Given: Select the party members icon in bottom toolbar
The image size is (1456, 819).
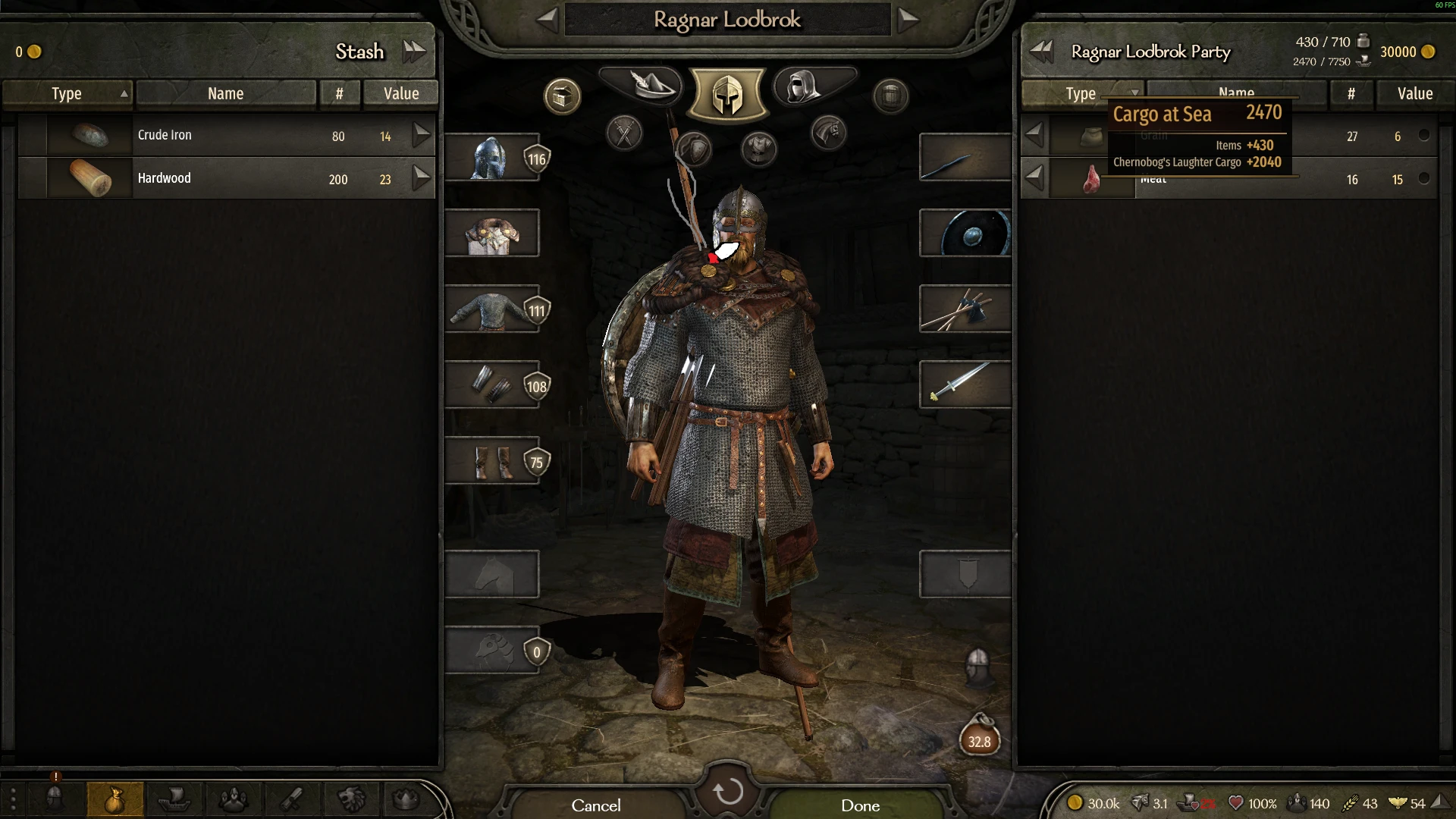Looking at the screenshot, I should (233, 799).
